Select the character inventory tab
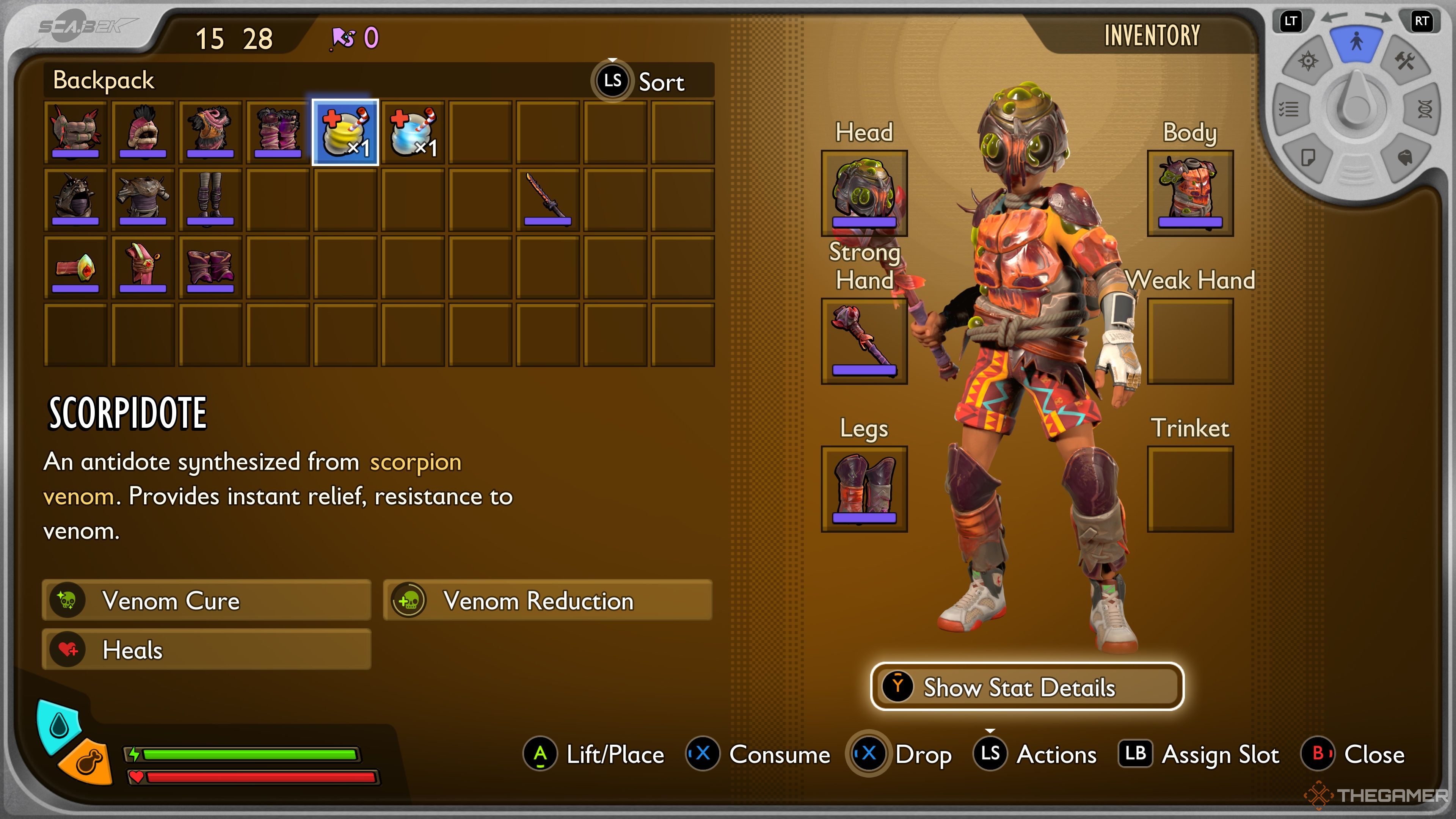The height and width of the screenshot is (819, 1456). 1356,42
